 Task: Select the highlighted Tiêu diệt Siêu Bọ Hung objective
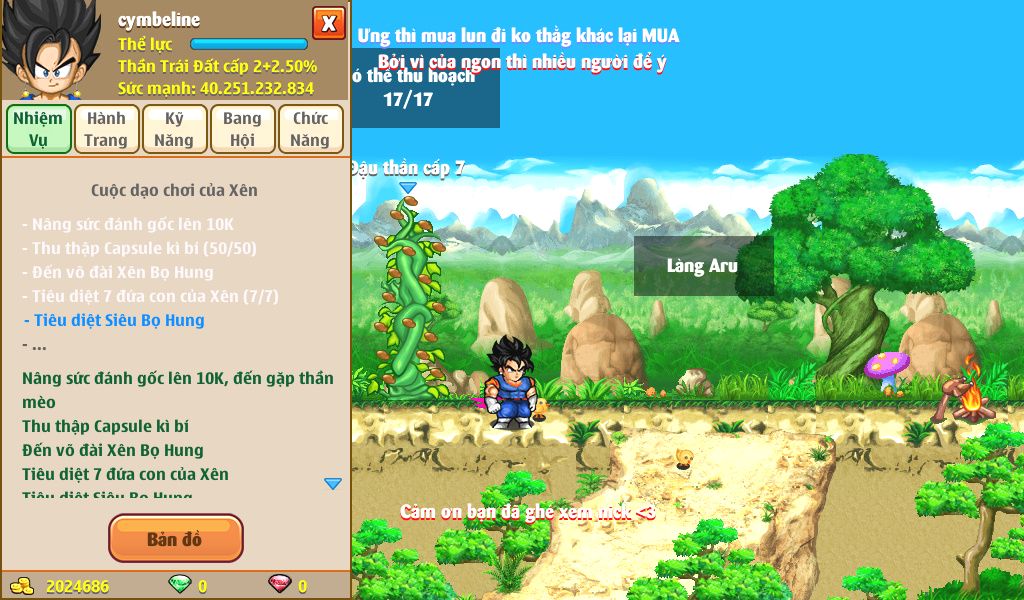point(118,320)
